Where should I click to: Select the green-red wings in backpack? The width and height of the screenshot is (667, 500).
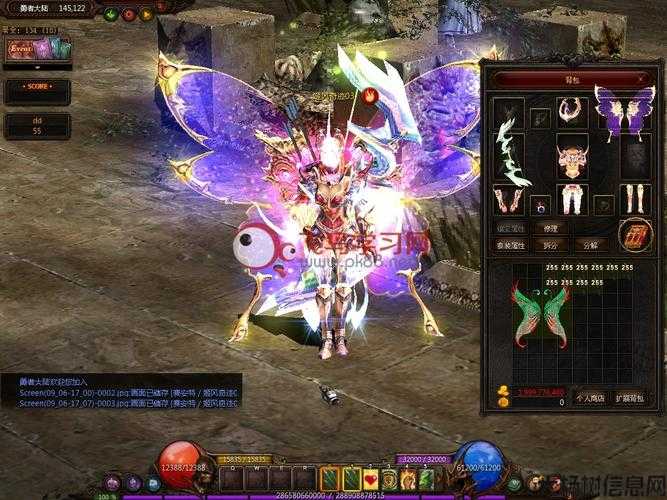pyautogui.click(x=539, y=313)
